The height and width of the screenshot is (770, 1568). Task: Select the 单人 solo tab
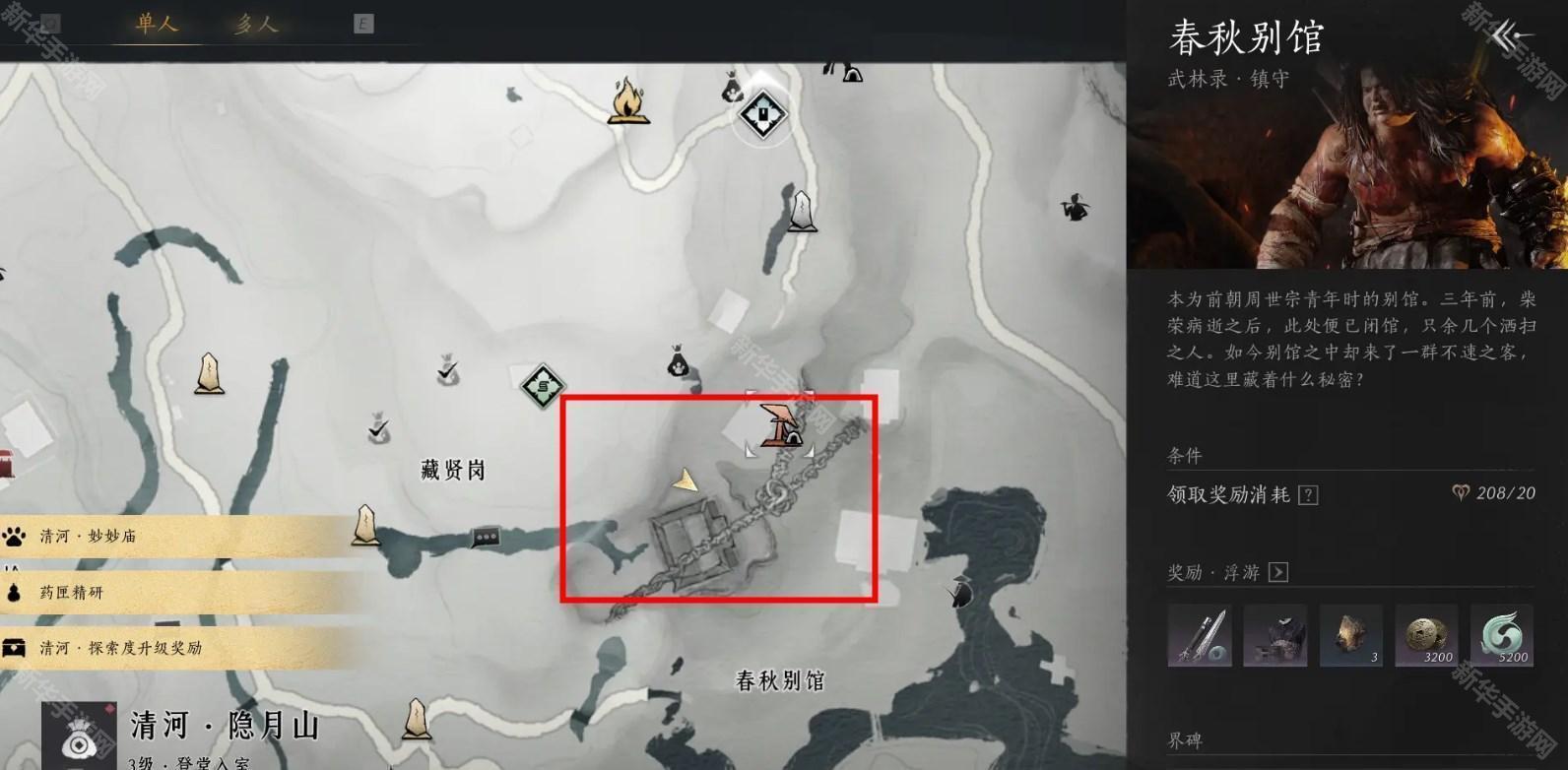click(x=158, y=20)
